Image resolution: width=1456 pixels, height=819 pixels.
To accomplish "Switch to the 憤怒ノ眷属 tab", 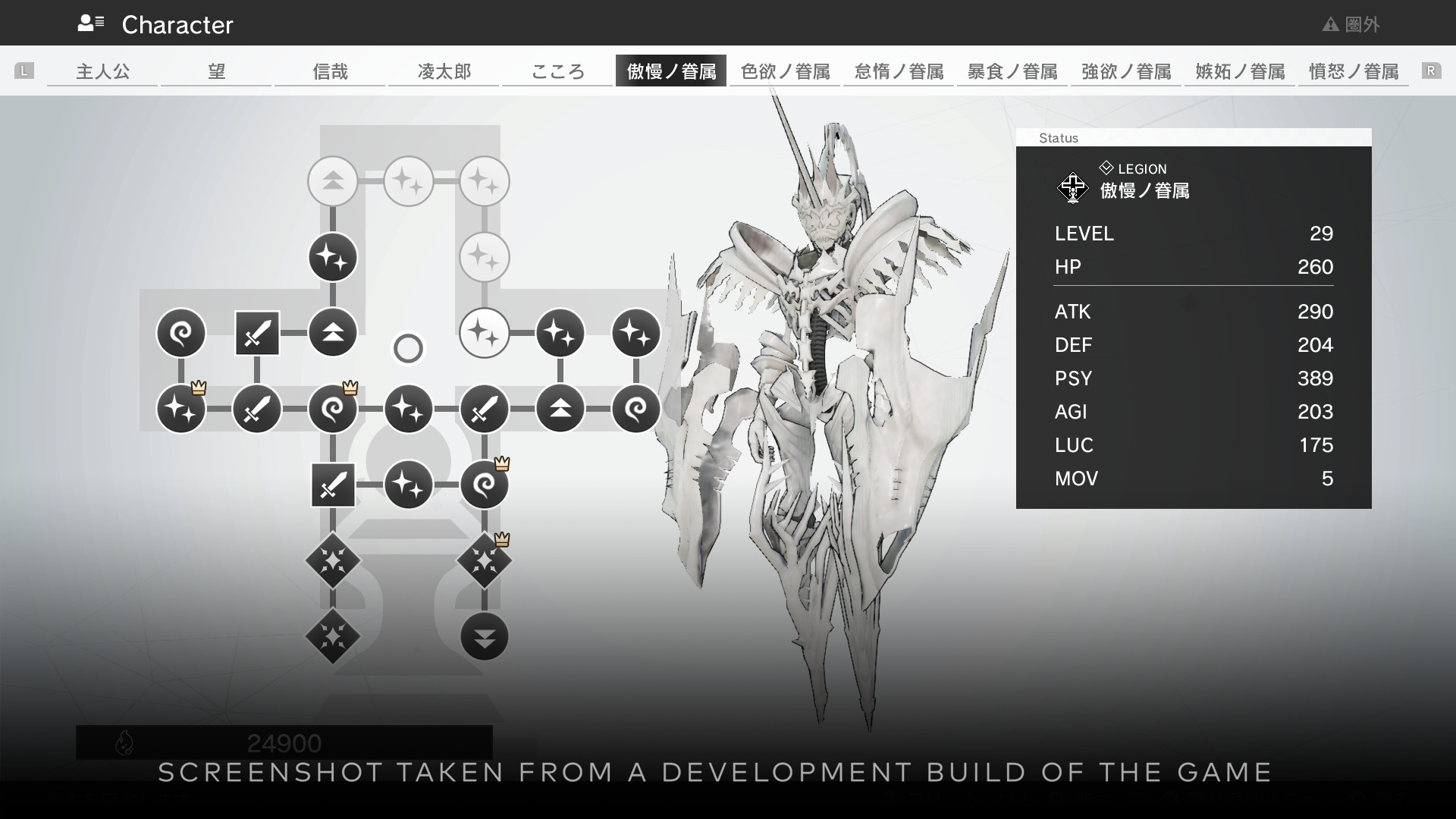I will tap(1354, 71).
